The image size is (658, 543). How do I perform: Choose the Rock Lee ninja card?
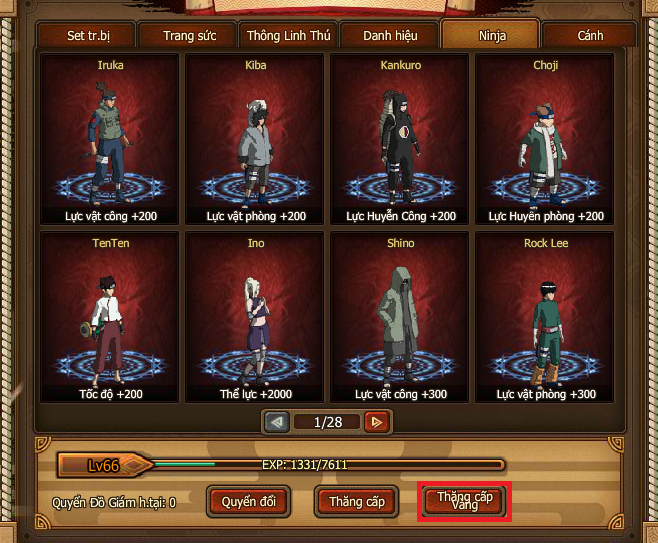546,318
